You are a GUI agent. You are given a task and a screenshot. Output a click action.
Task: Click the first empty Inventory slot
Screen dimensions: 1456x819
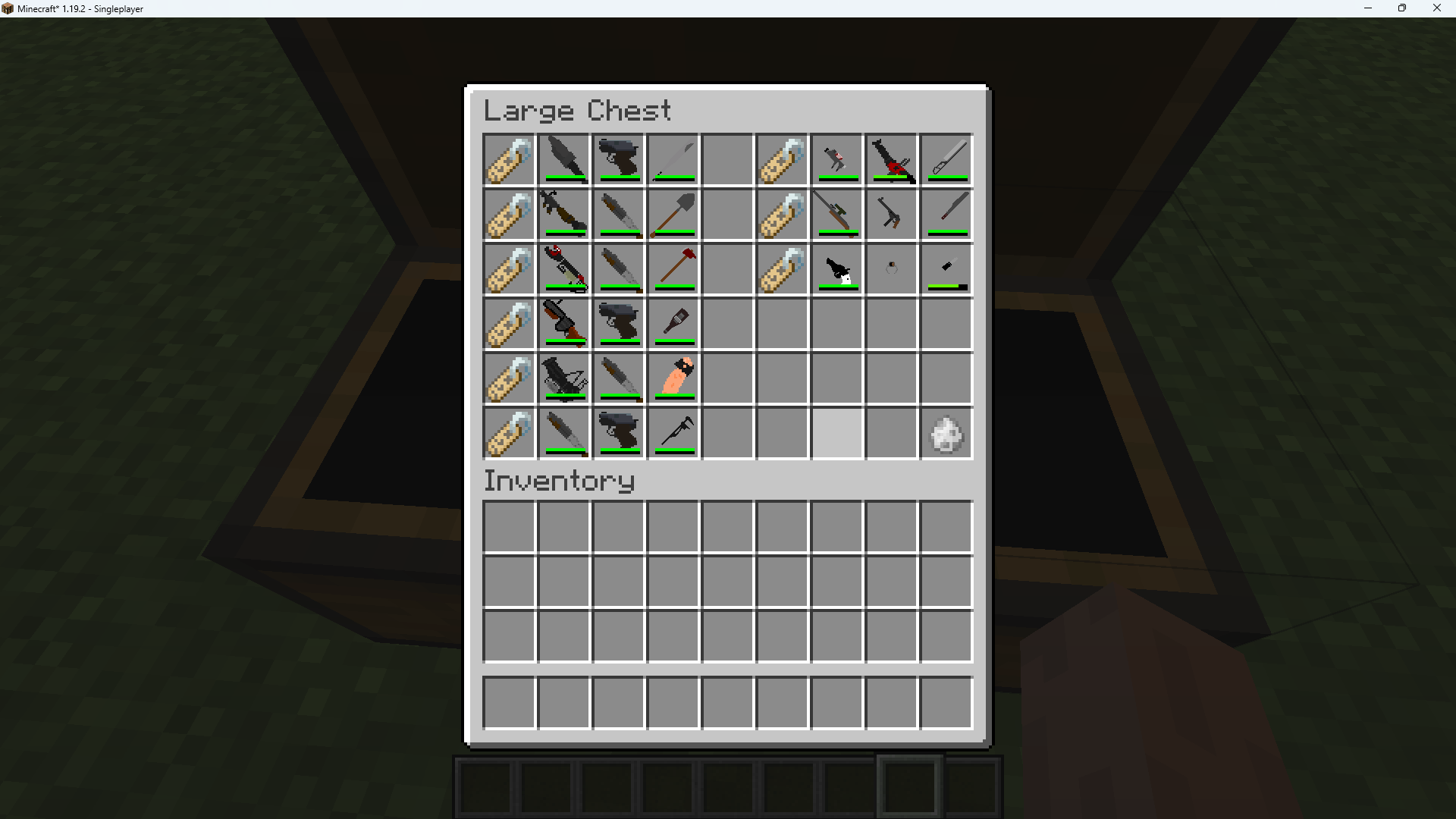(509, 527)
